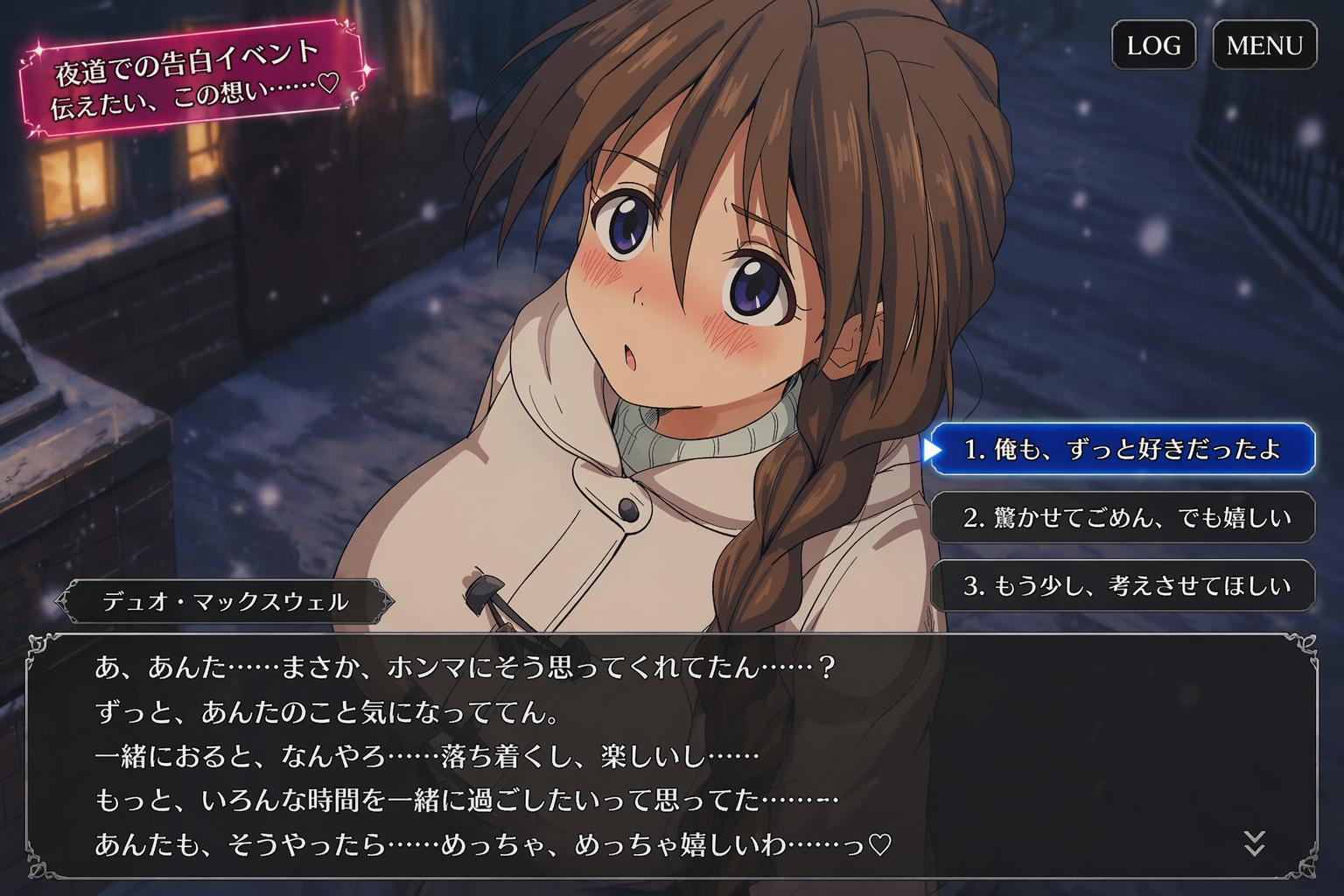
Task: Choose reply 1 "俺も、ずっと好きだったよ"
Action: (x=1123, y=450)
